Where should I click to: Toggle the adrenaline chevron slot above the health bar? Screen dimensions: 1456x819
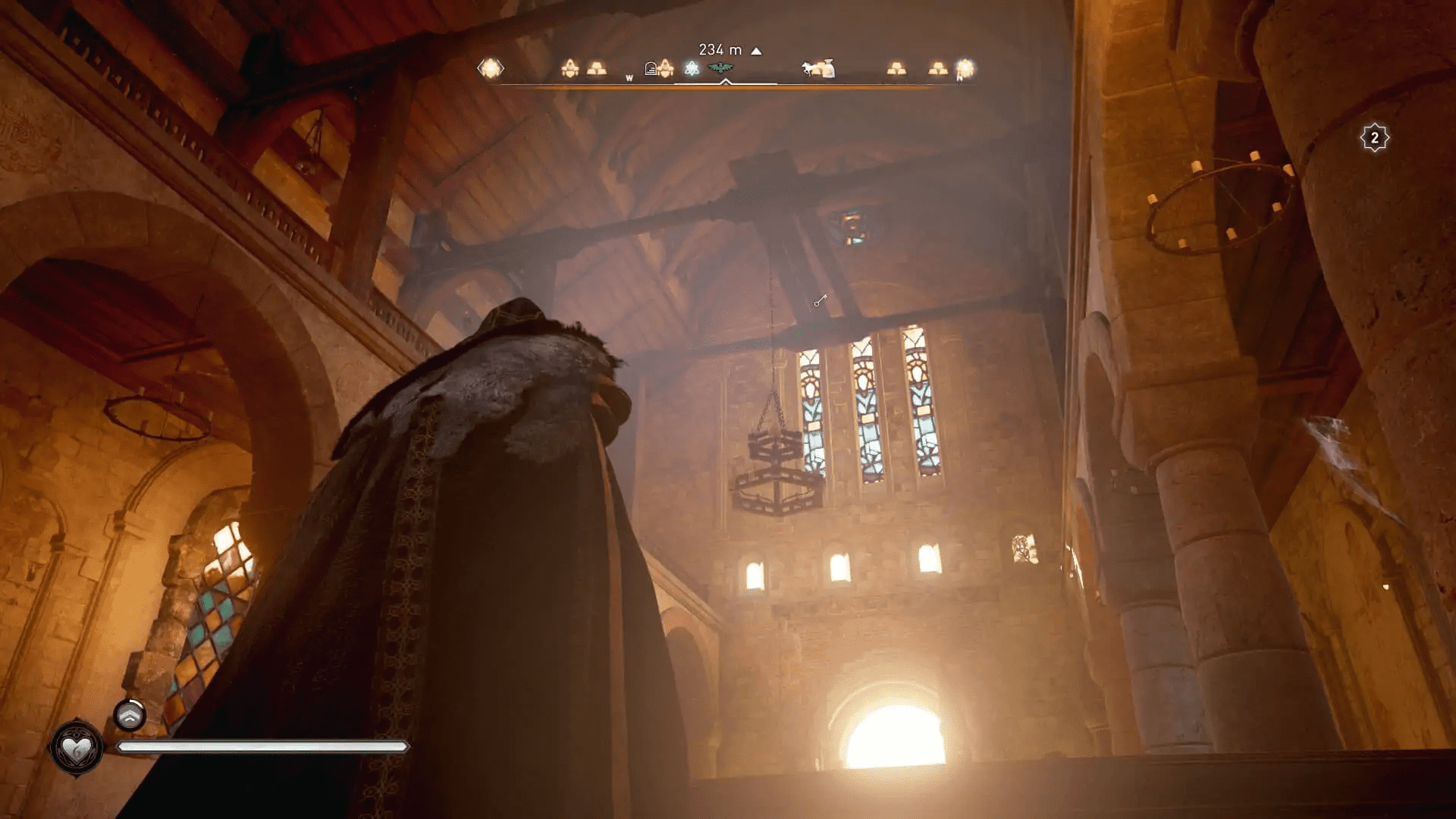click(130, 714)
